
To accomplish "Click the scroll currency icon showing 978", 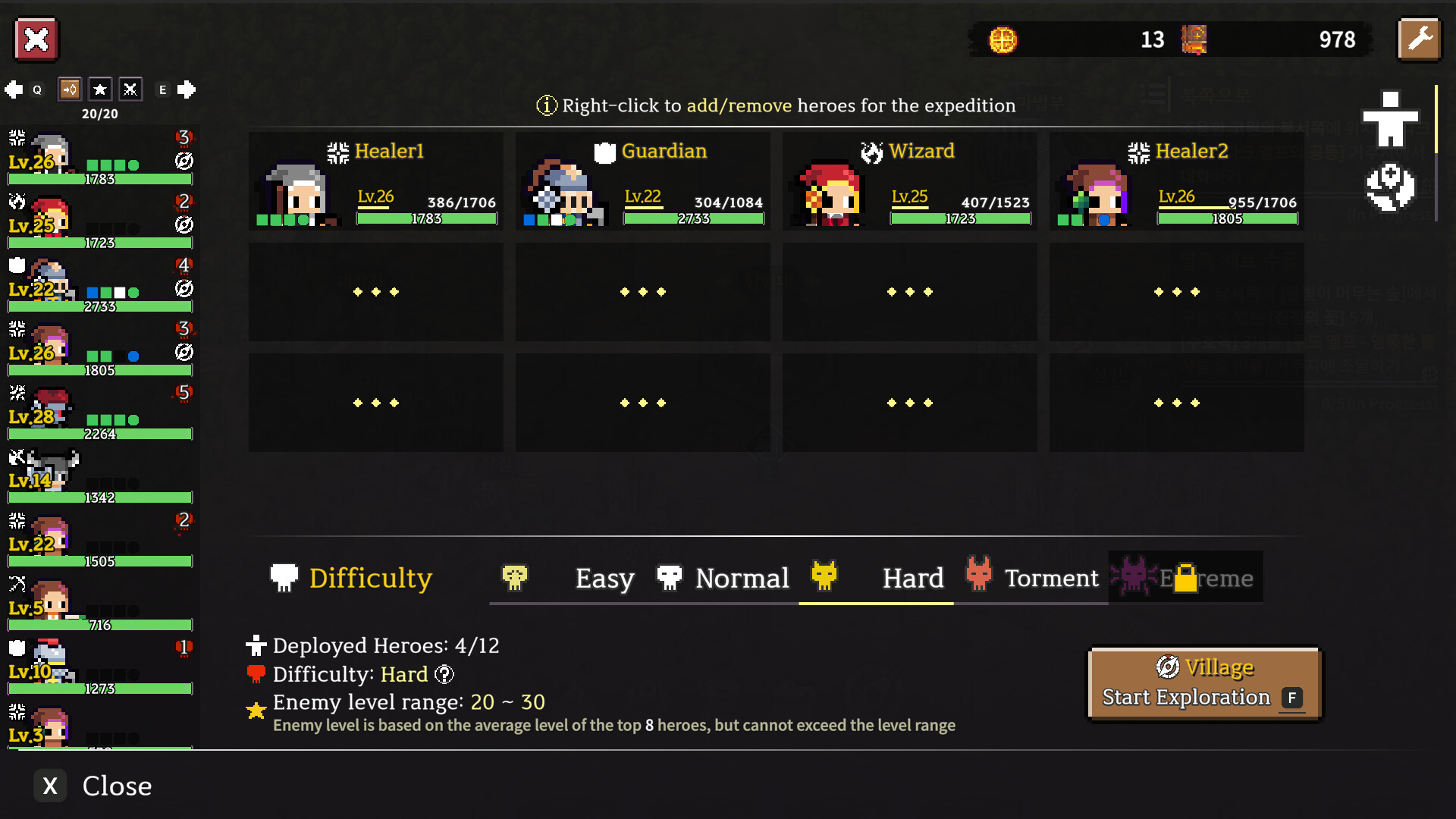I will point(1193,40).
